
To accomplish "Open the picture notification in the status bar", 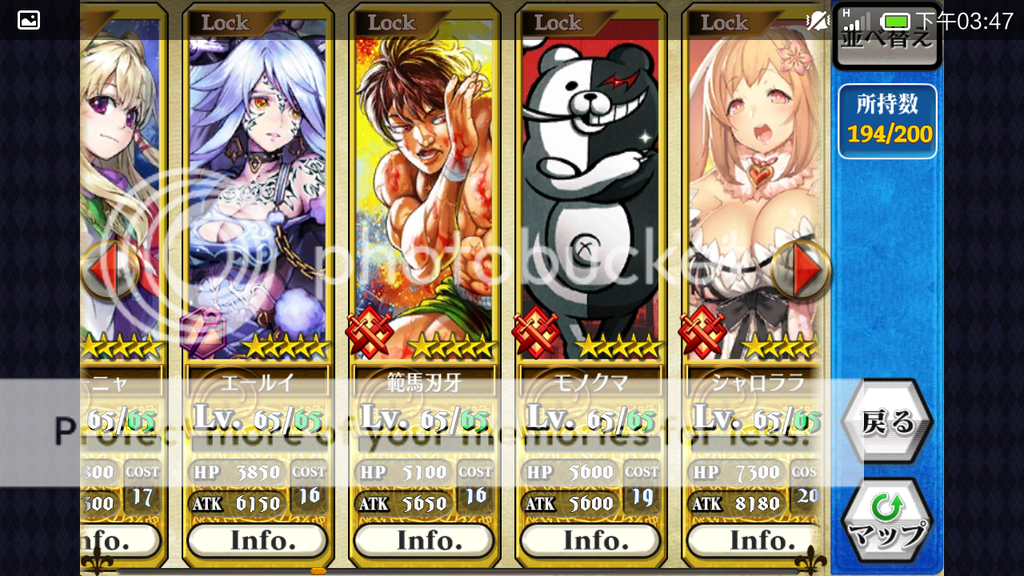I will coord(29,20).
